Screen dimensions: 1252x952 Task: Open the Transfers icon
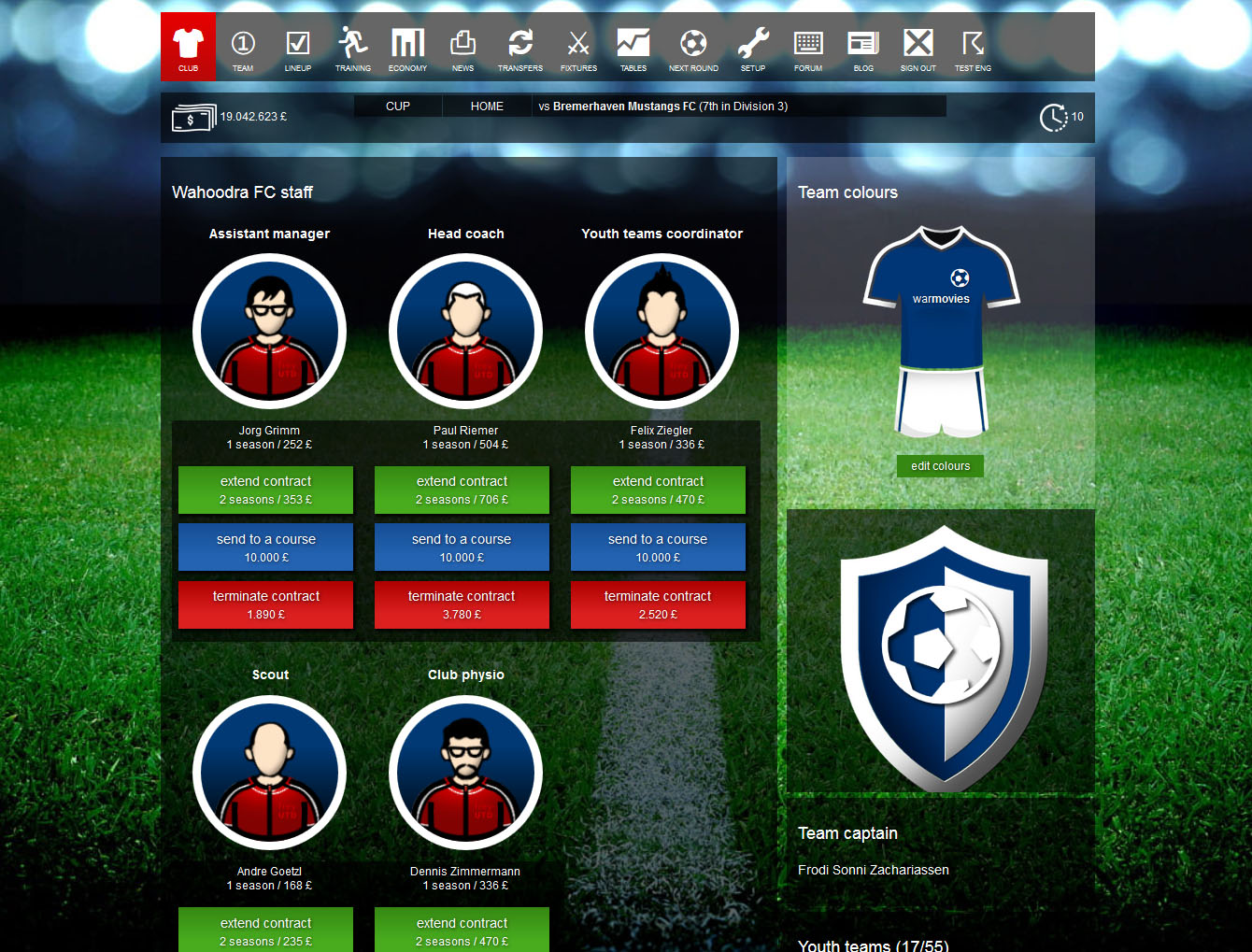(520, 47)
